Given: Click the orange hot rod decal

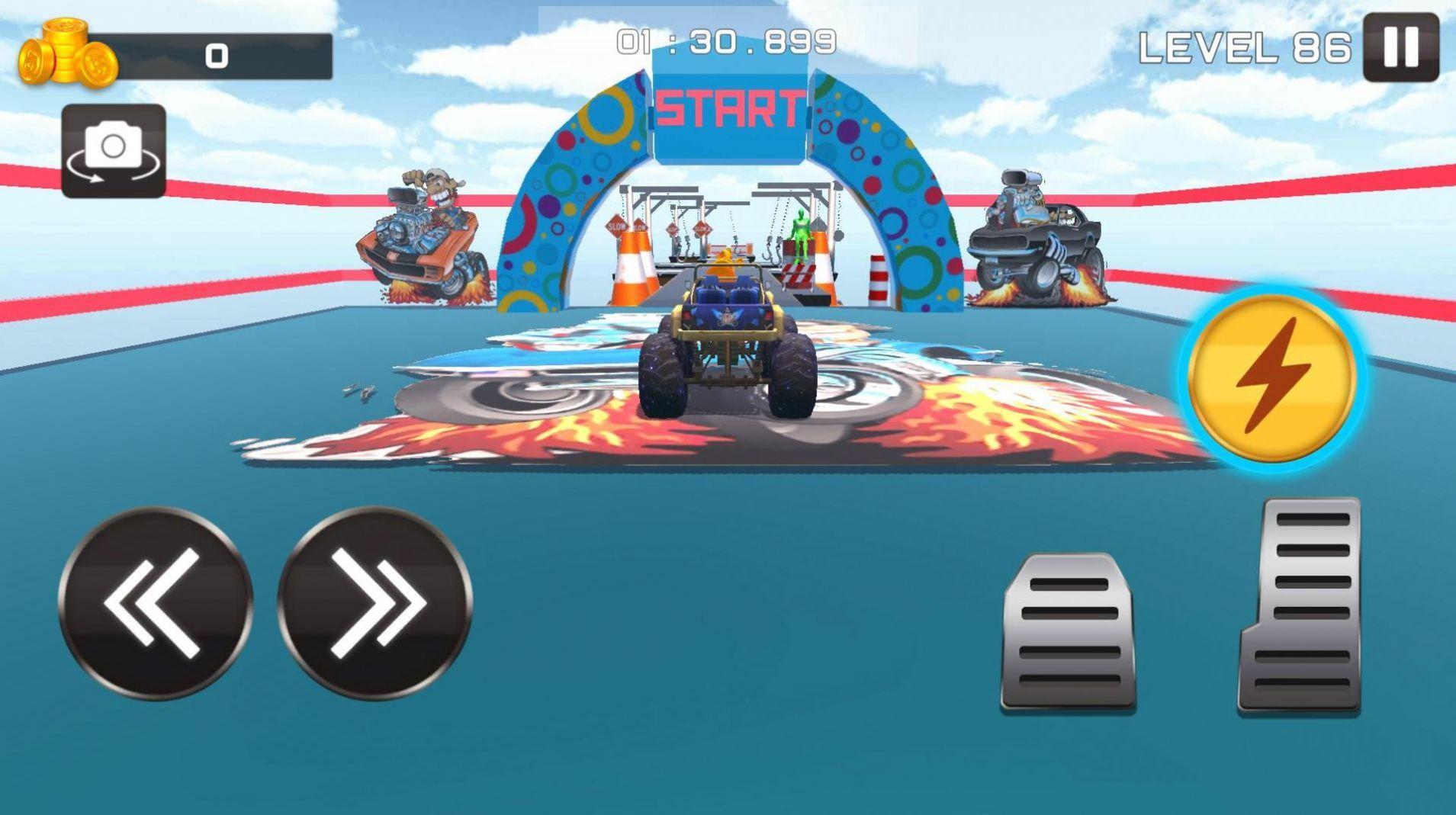Looking at the screenshot, I should (x=423, y=236).
